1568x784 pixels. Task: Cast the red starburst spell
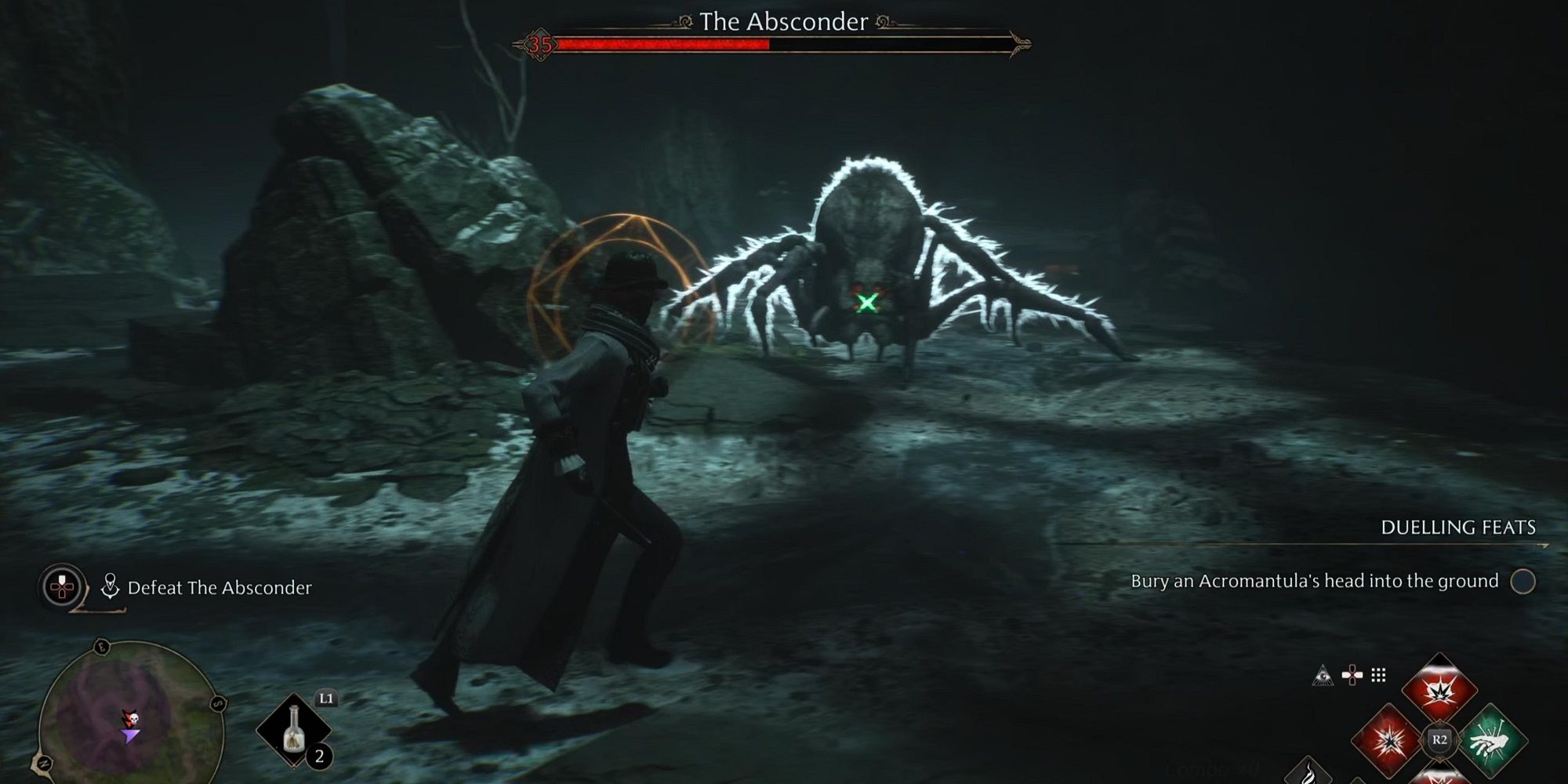pyautogui.click(x=1387, y=739)
